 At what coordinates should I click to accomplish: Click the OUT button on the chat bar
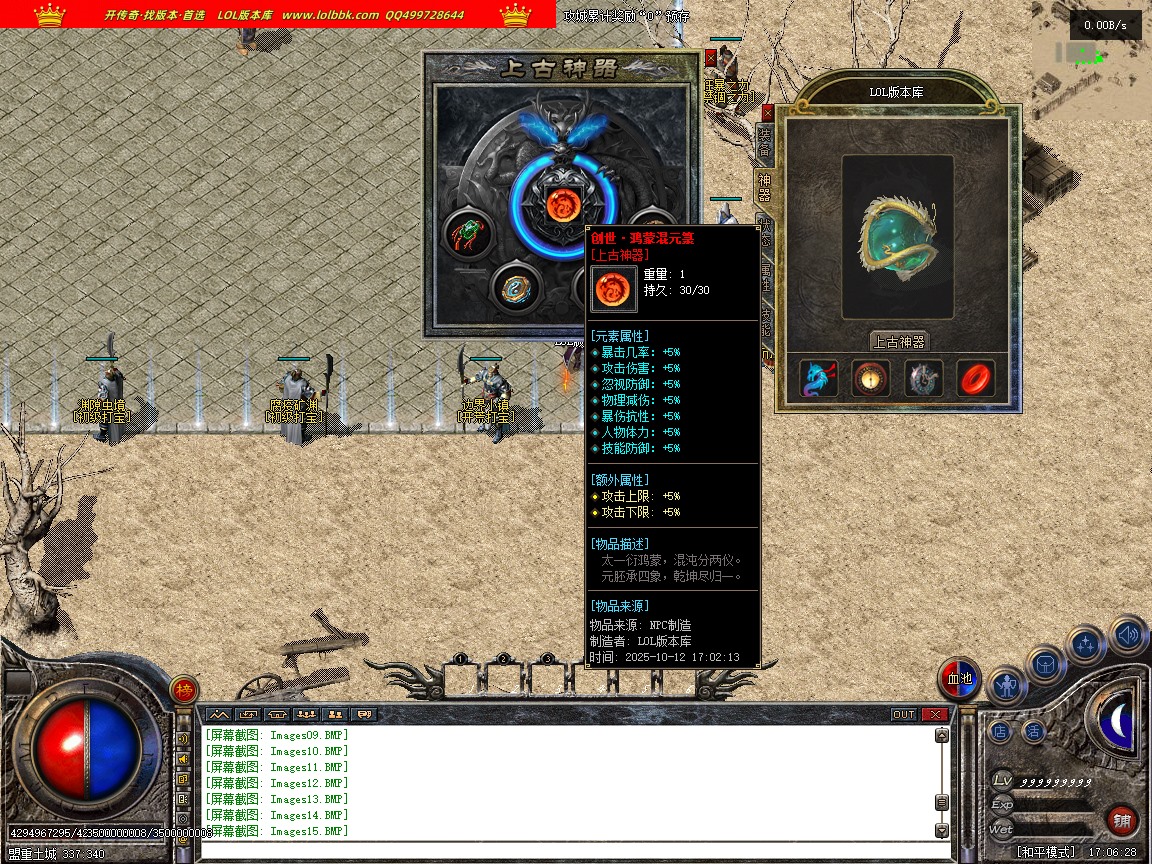[x=903, y=715]
